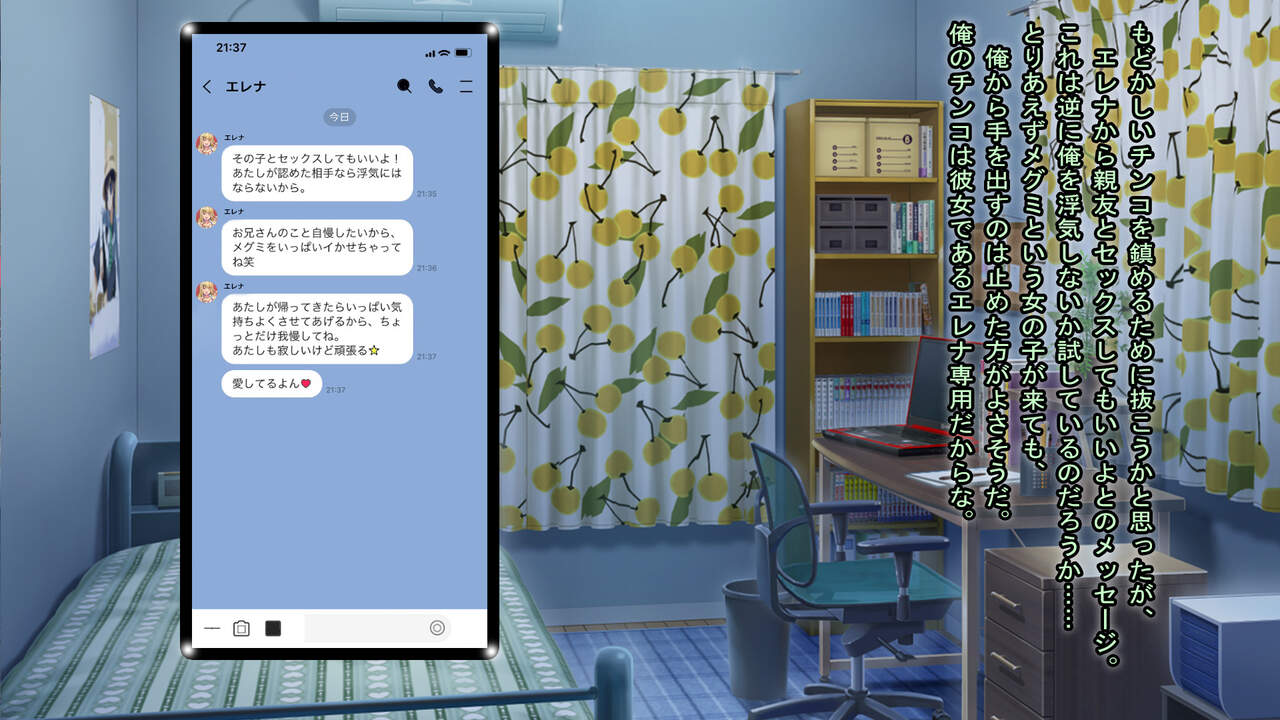Select the black square icon beside camera
Image resolution: width=1280 pixels, height=720 pixels.
[272, 628]
